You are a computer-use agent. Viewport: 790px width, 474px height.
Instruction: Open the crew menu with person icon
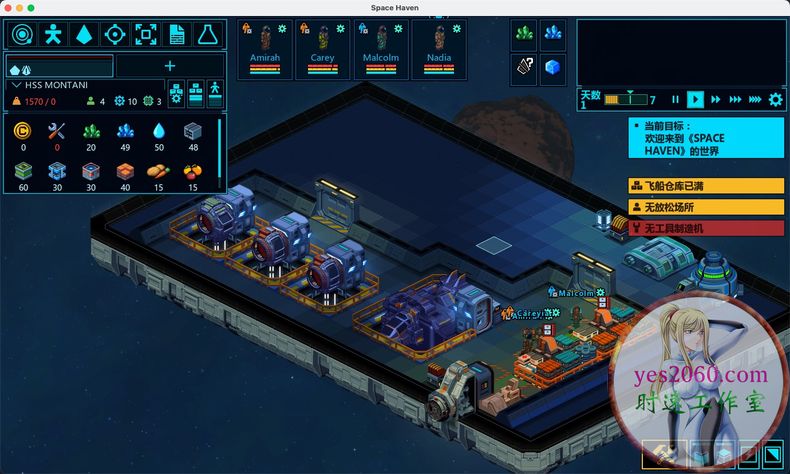pos(52,34)
